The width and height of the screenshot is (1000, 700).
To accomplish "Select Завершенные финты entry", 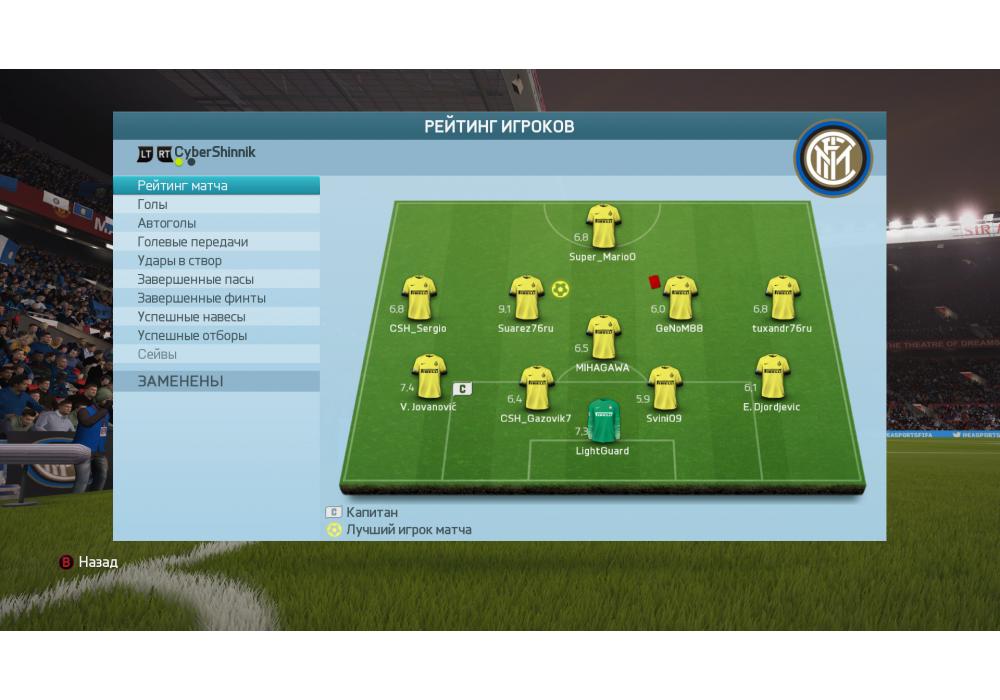I will point(216,298).
